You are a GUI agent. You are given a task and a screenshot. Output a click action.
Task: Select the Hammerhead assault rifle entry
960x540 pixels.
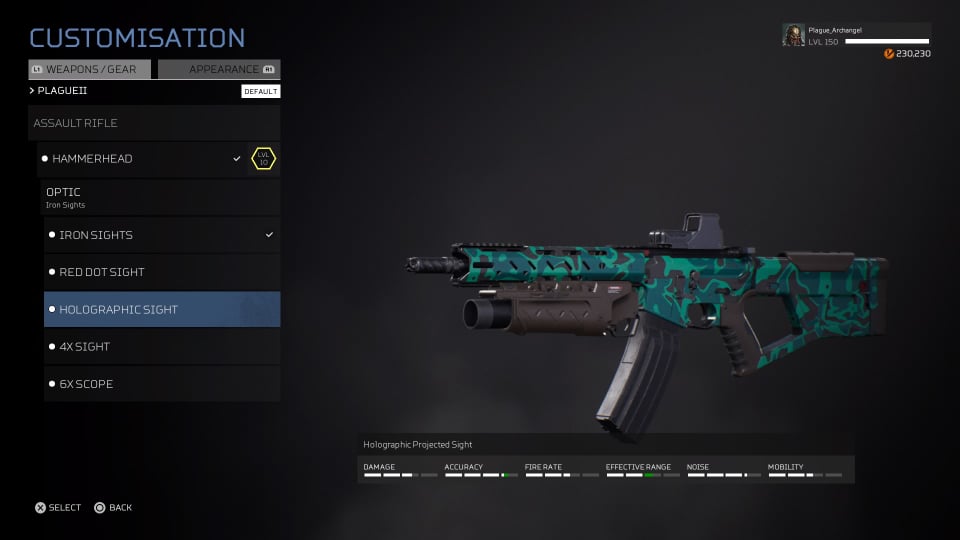tap(140, 159)
